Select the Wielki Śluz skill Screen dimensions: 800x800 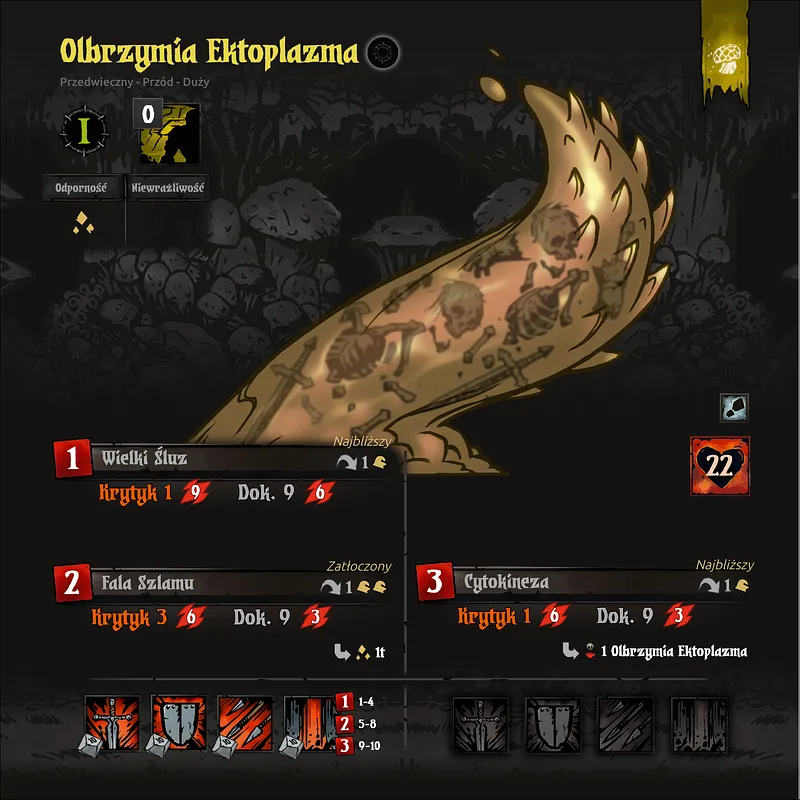click(144, 459)
